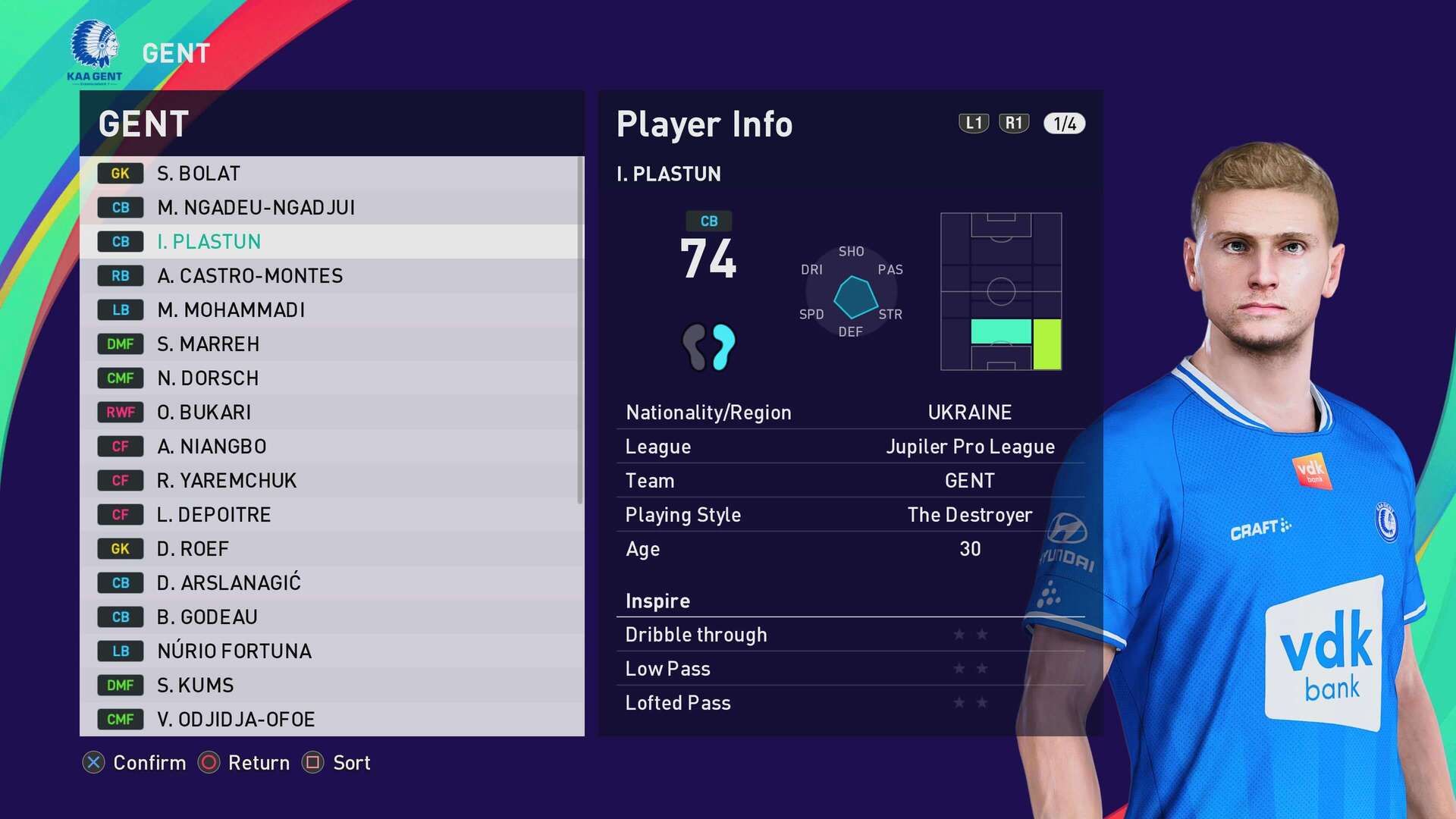Choose S. Marreh in the player list
This screenshot has height=819, width=1456.
point(331,344)
